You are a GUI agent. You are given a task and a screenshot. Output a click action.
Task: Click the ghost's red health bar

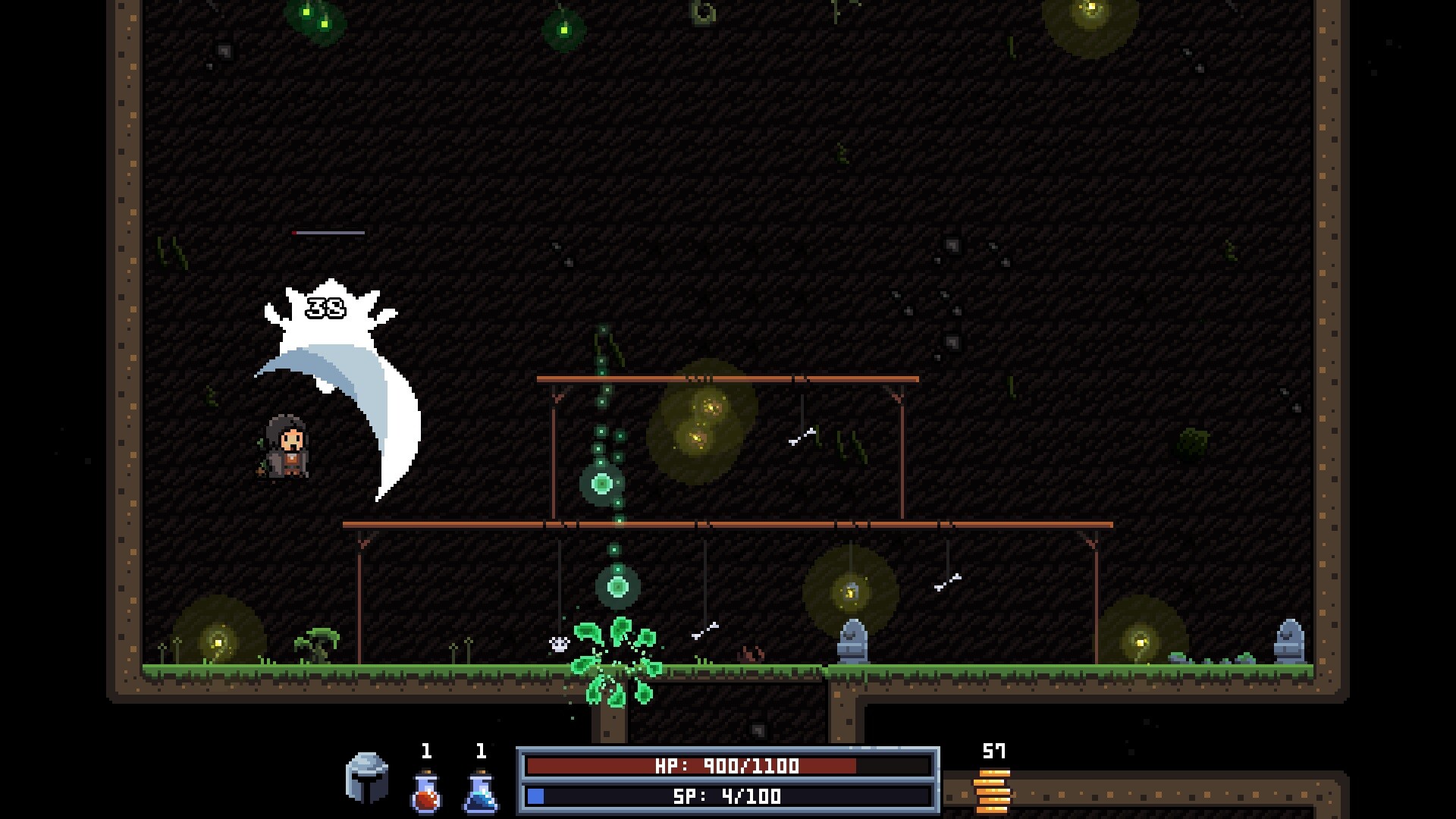pos(326,234)
